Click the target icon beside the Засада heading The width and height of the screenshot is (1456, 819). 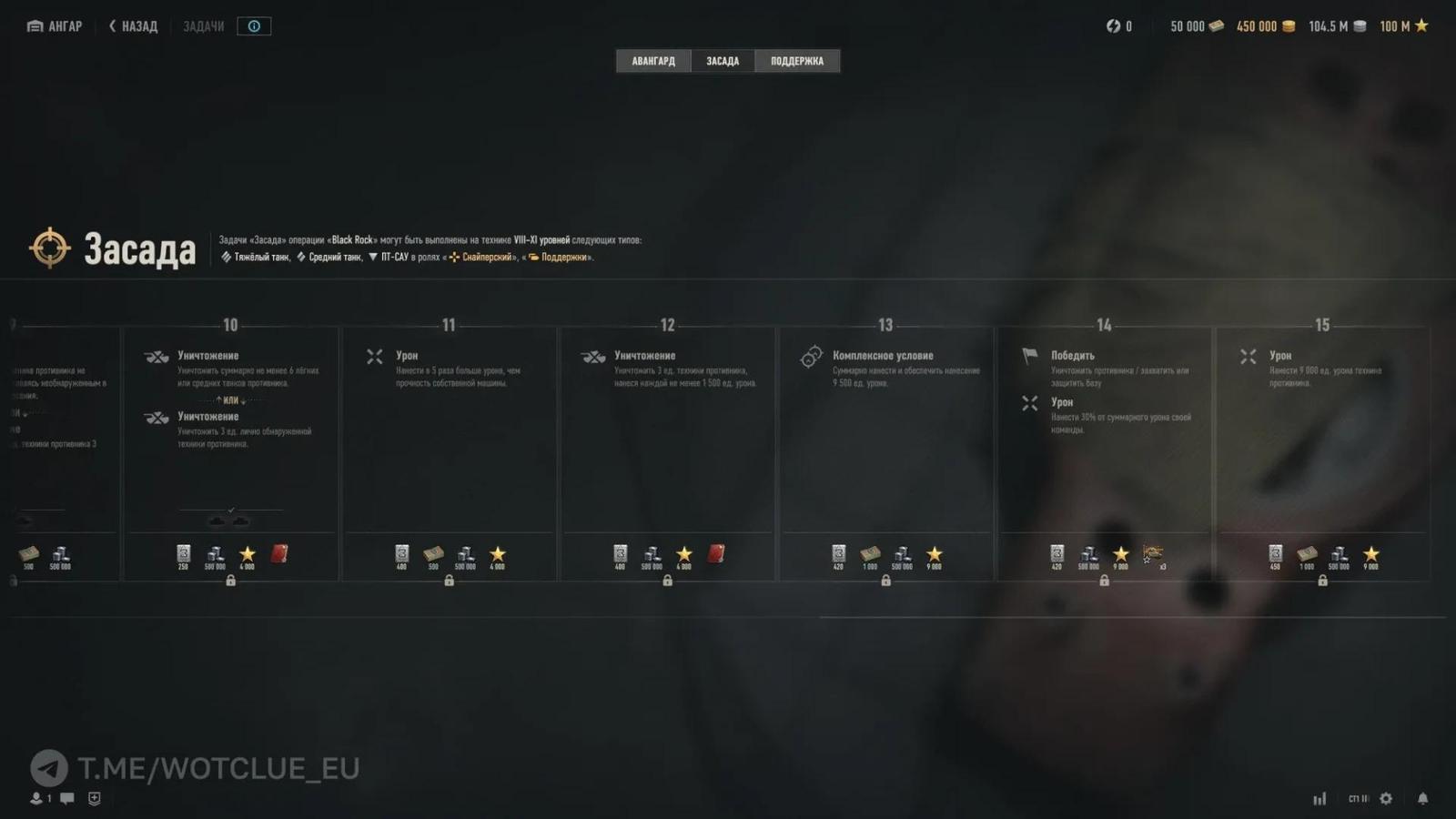50,247
